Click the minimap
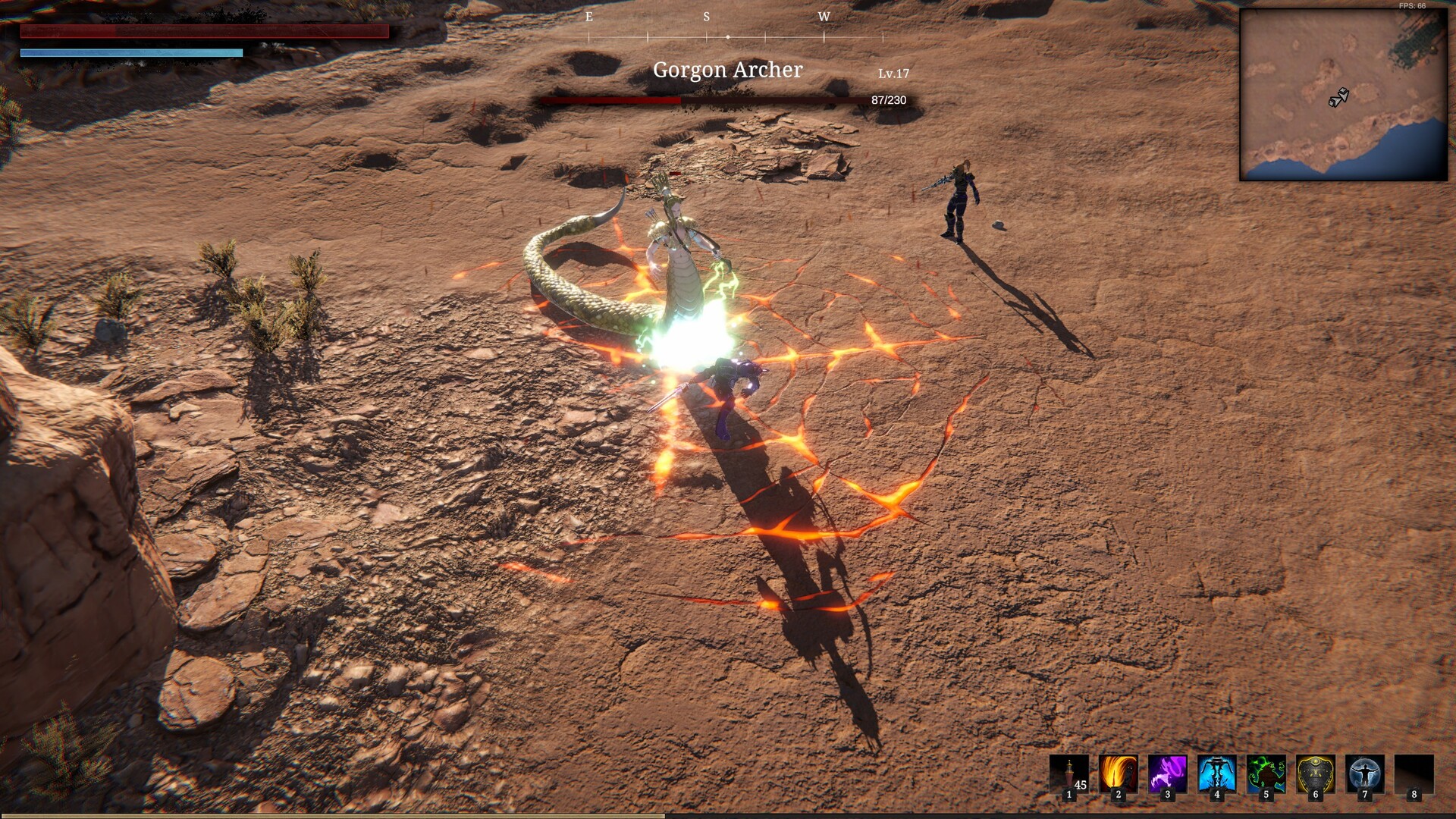The width and height of the screenshot is (1456, 819). tap(1343, 95)
